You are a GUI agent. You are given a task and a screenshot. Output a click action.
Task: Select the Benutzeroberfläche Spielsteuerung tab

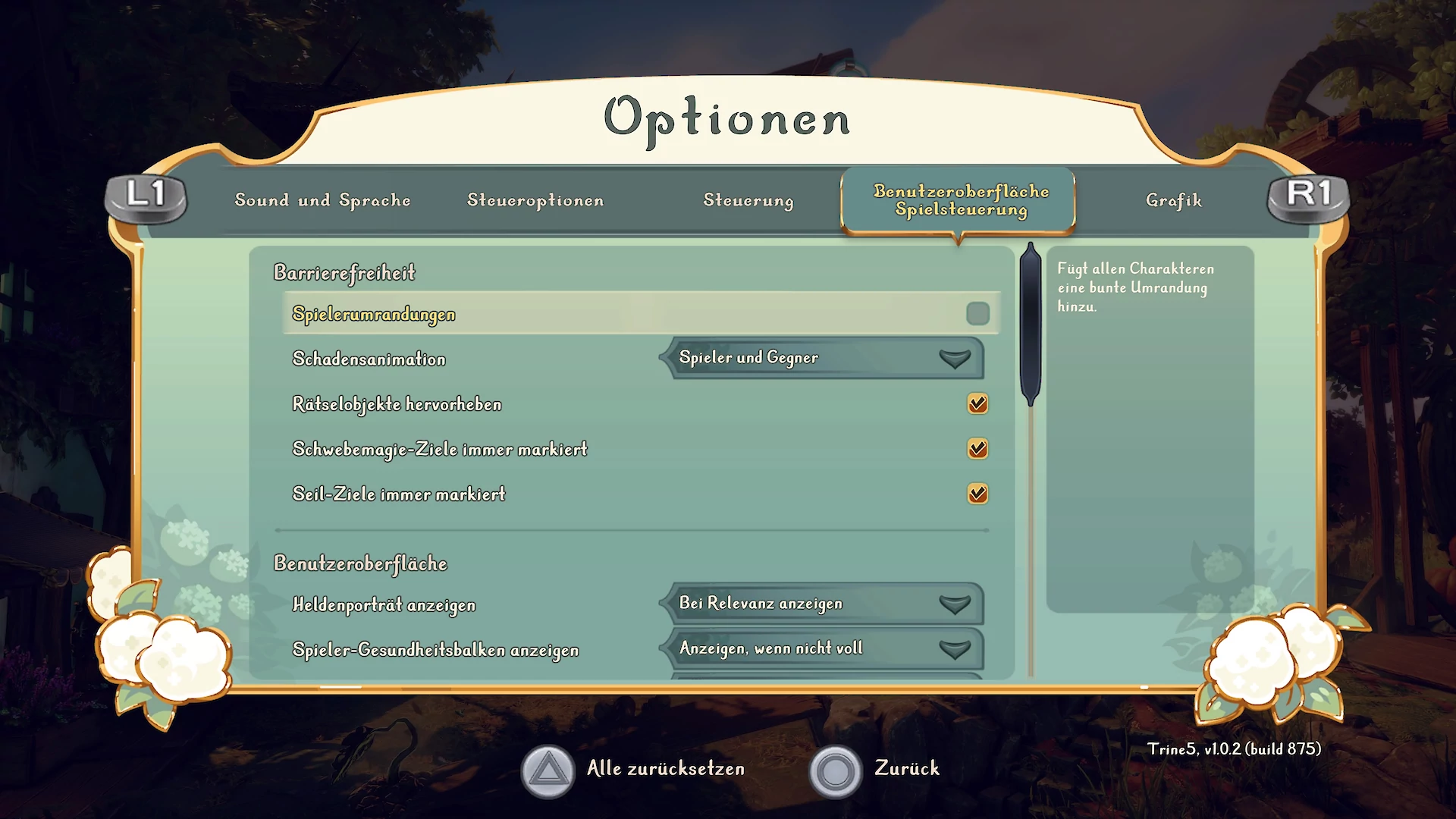click(960, 200)
